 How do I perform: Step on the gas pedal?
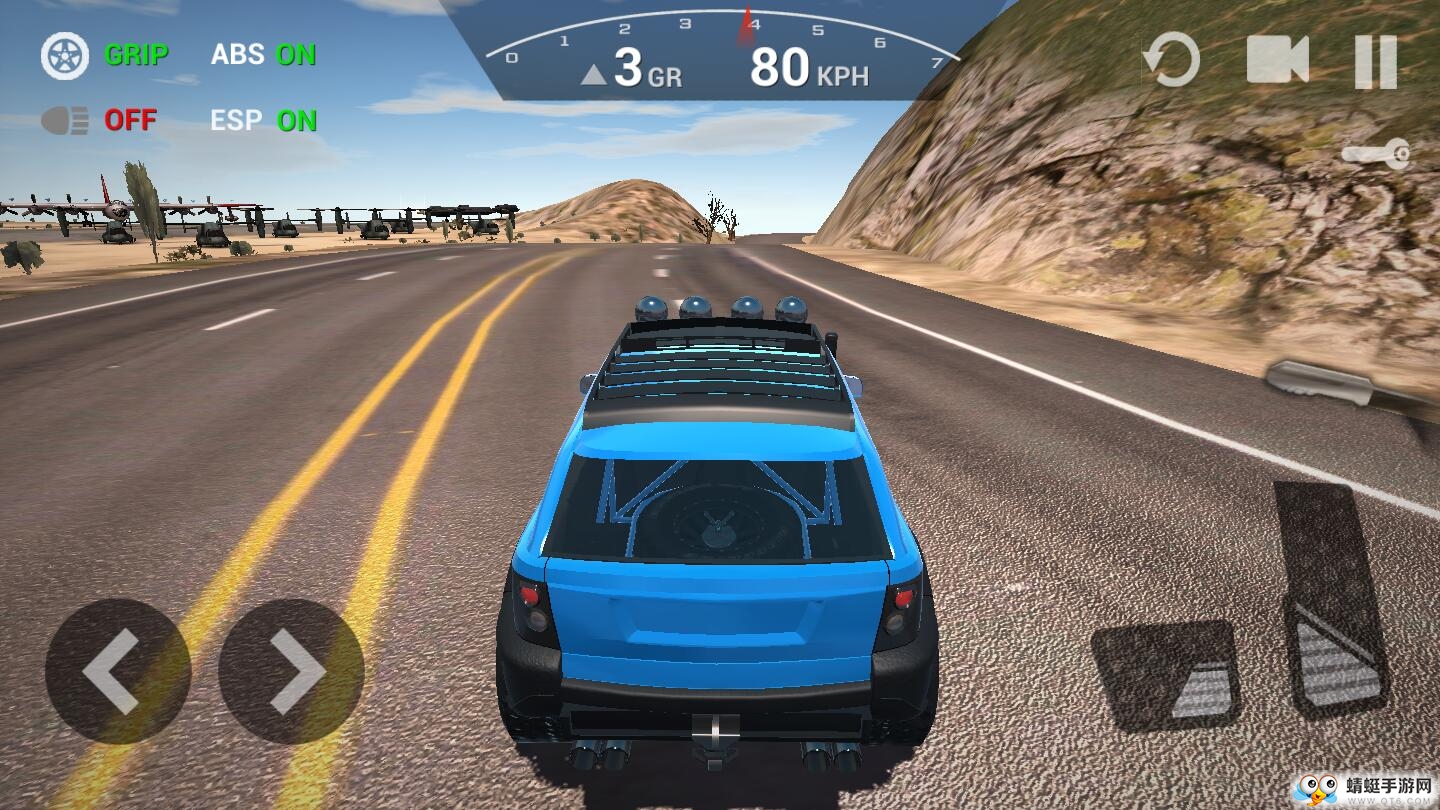pos(1331,600)
